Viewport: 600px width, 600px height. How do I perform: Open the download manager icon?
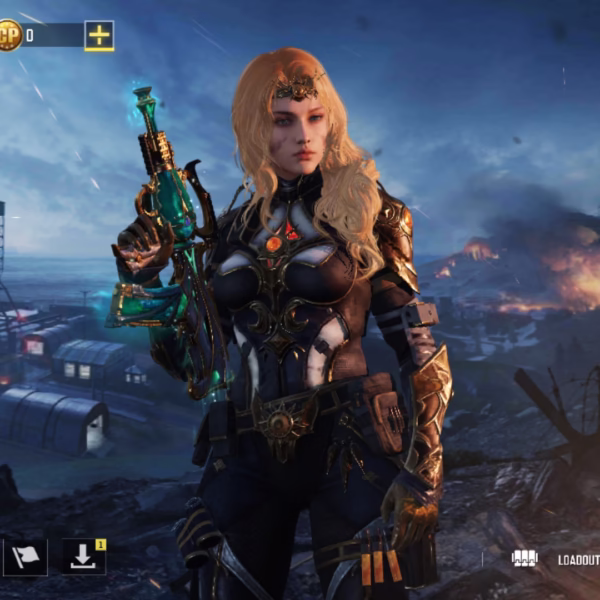[x=83, y=557]
